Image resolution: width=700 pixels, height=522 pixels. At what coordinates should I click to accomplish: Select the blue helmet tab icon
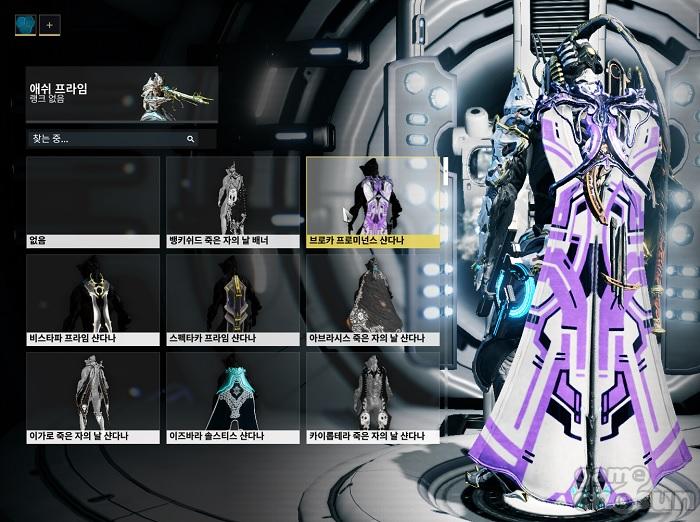click(x=25, y=24)
